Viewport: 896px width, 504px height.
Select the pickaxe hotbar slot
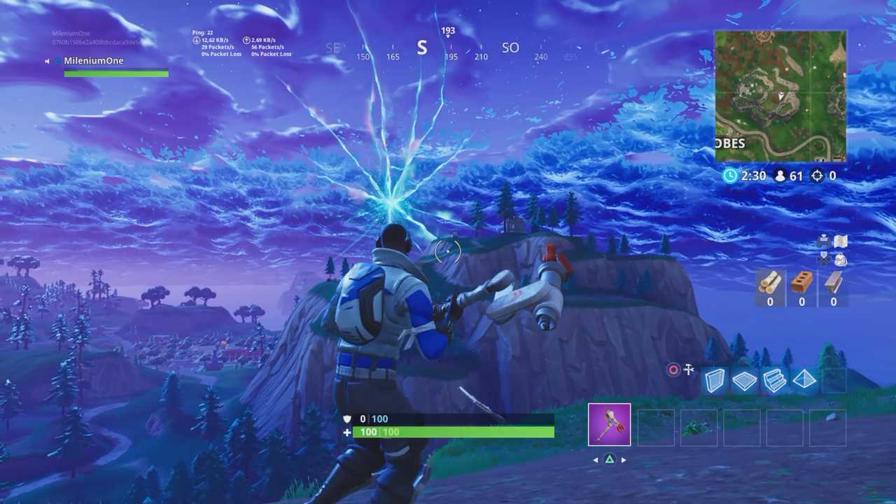pos(609,425)
